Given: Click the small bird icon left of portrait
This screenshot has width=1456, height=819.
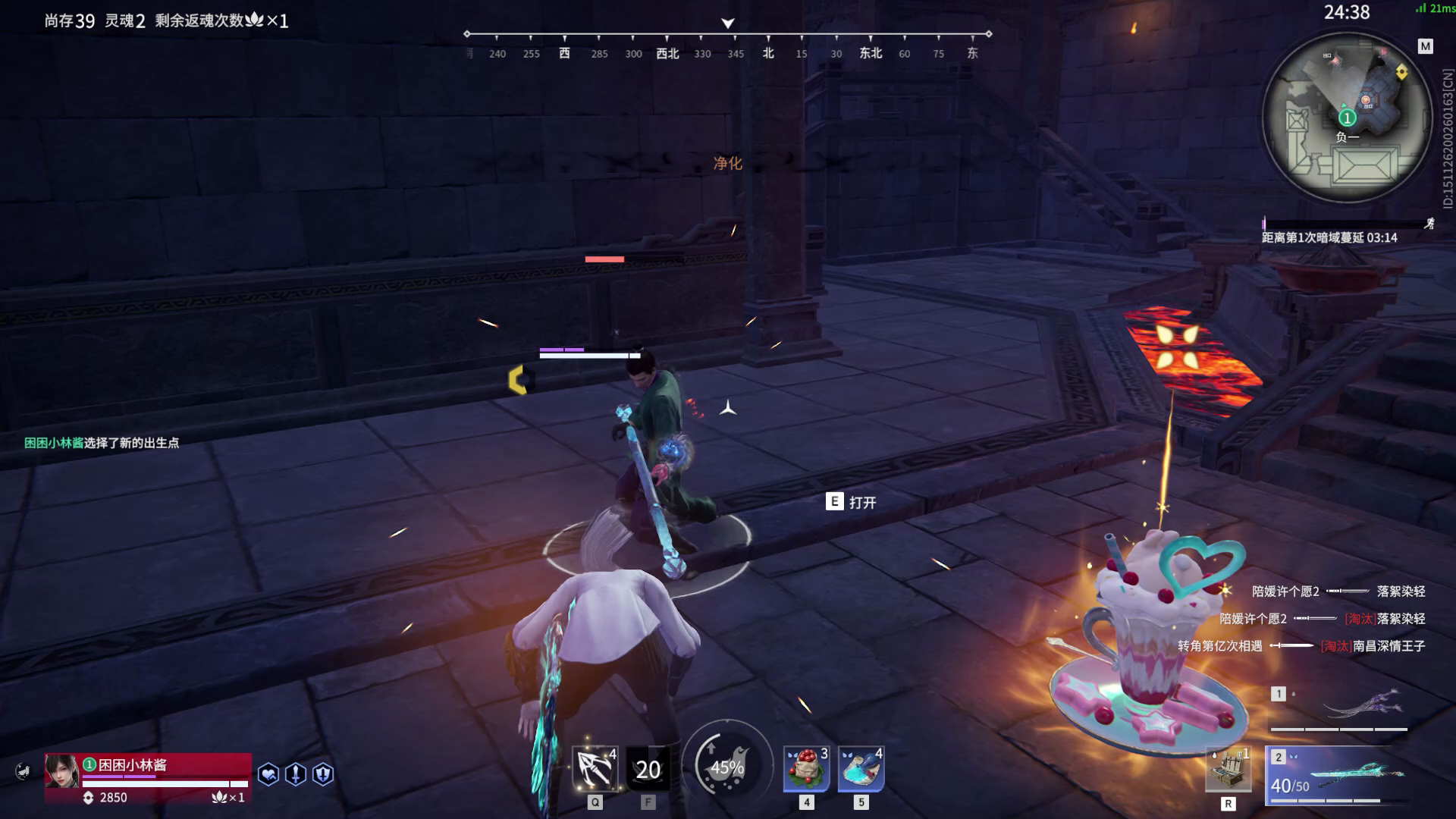Looking at the screenshot, I should tap(24, 772).
